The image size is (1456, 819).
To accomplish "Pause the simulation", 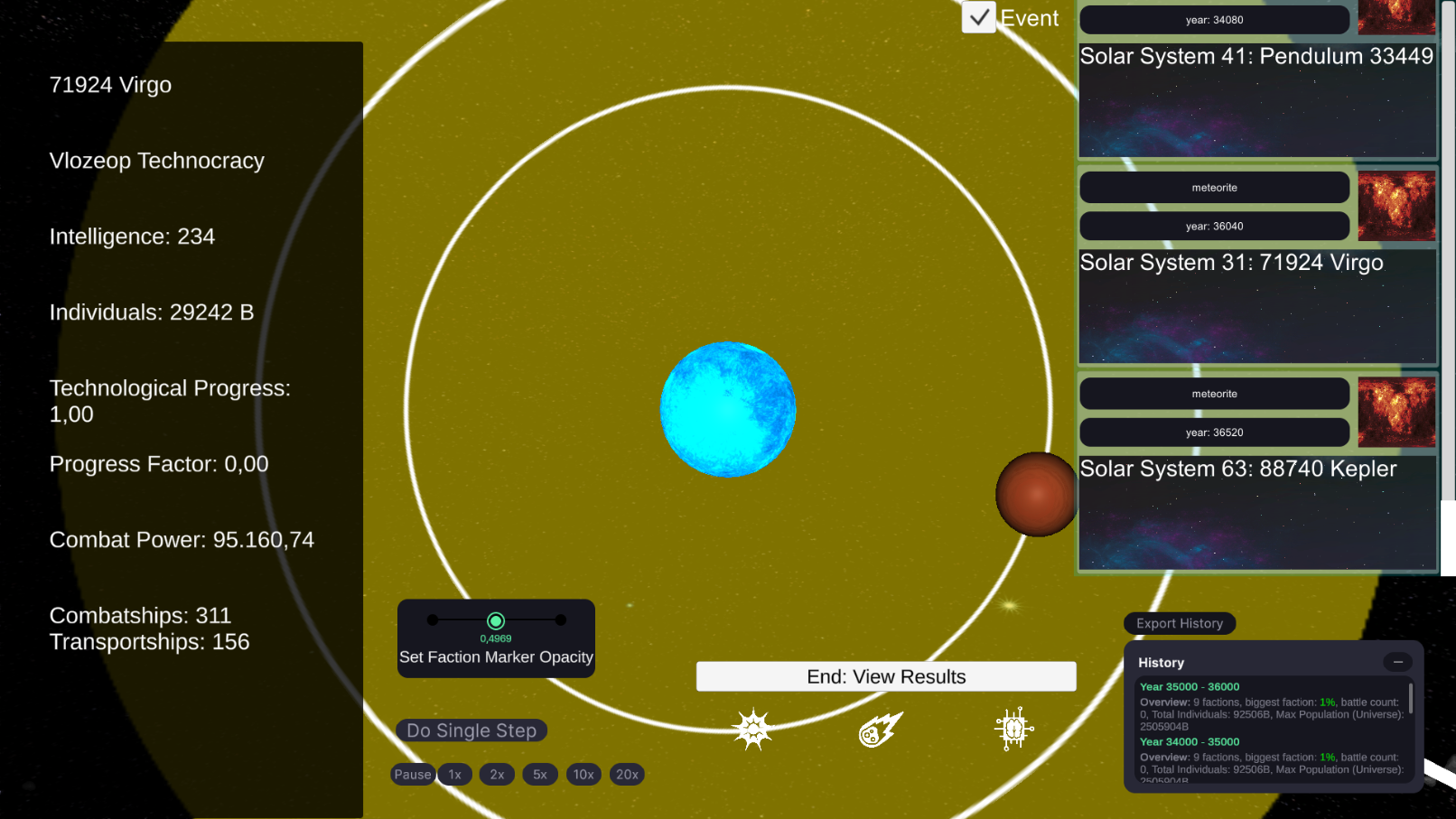I will tap(413, 775).
